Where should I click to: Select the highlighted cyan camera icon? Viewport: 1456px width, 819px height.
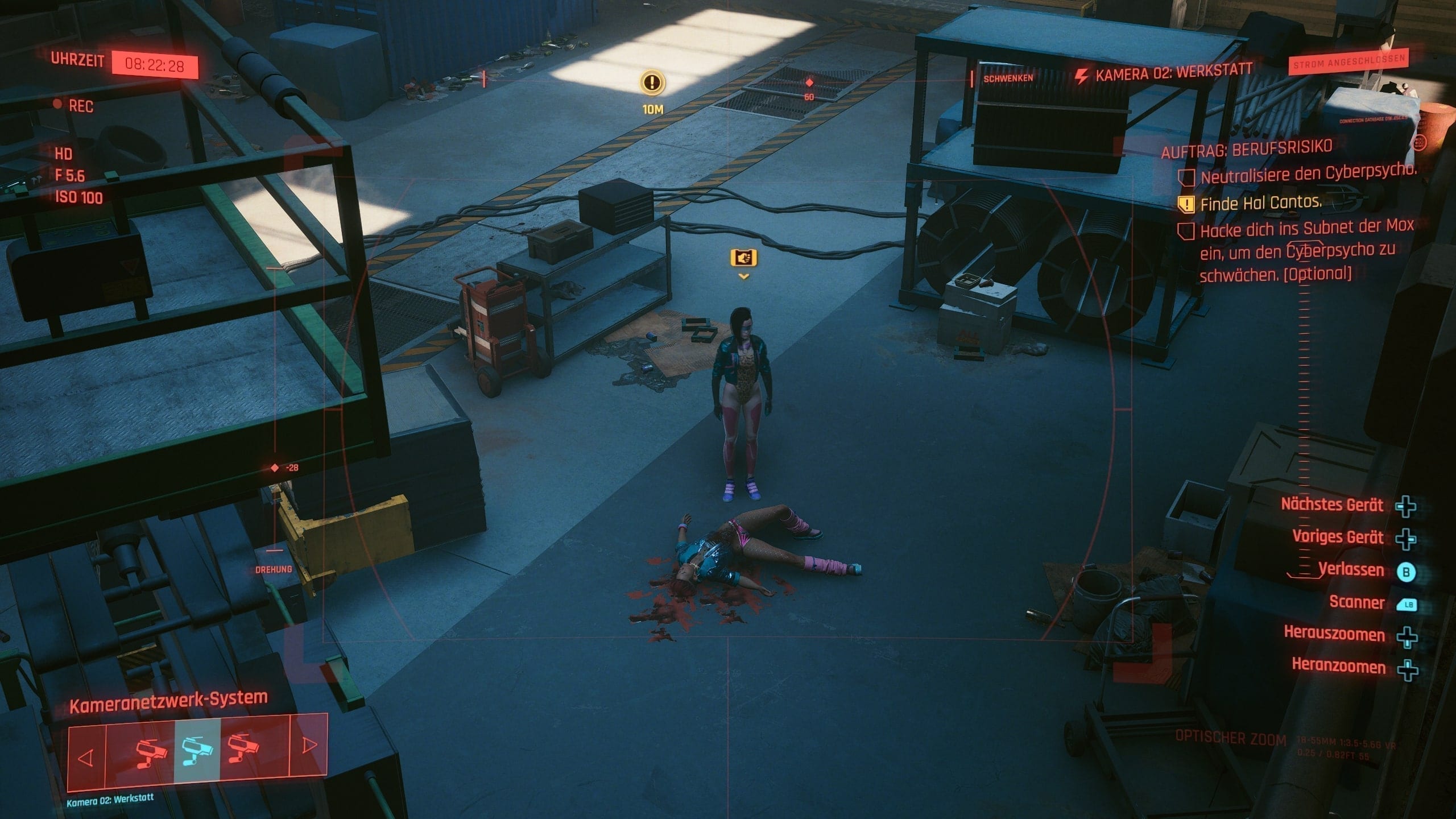coord(197,749)
